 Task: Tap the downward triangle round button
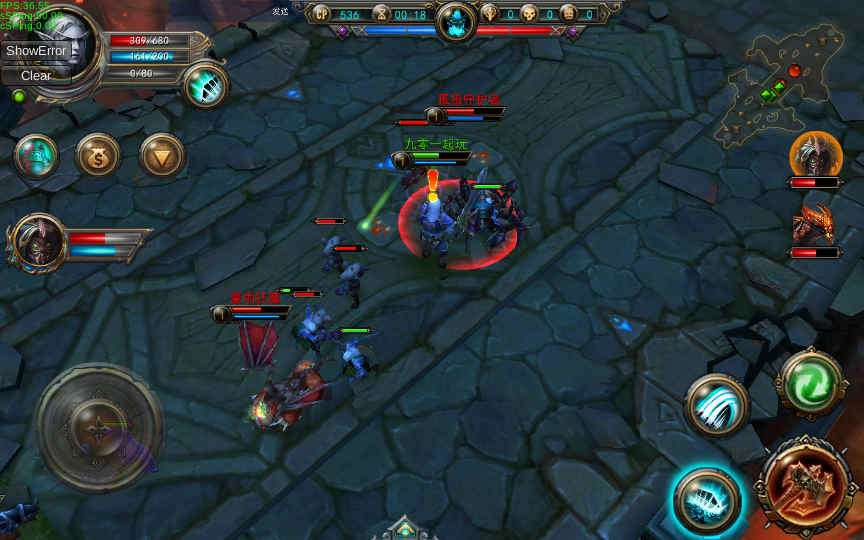161,155
